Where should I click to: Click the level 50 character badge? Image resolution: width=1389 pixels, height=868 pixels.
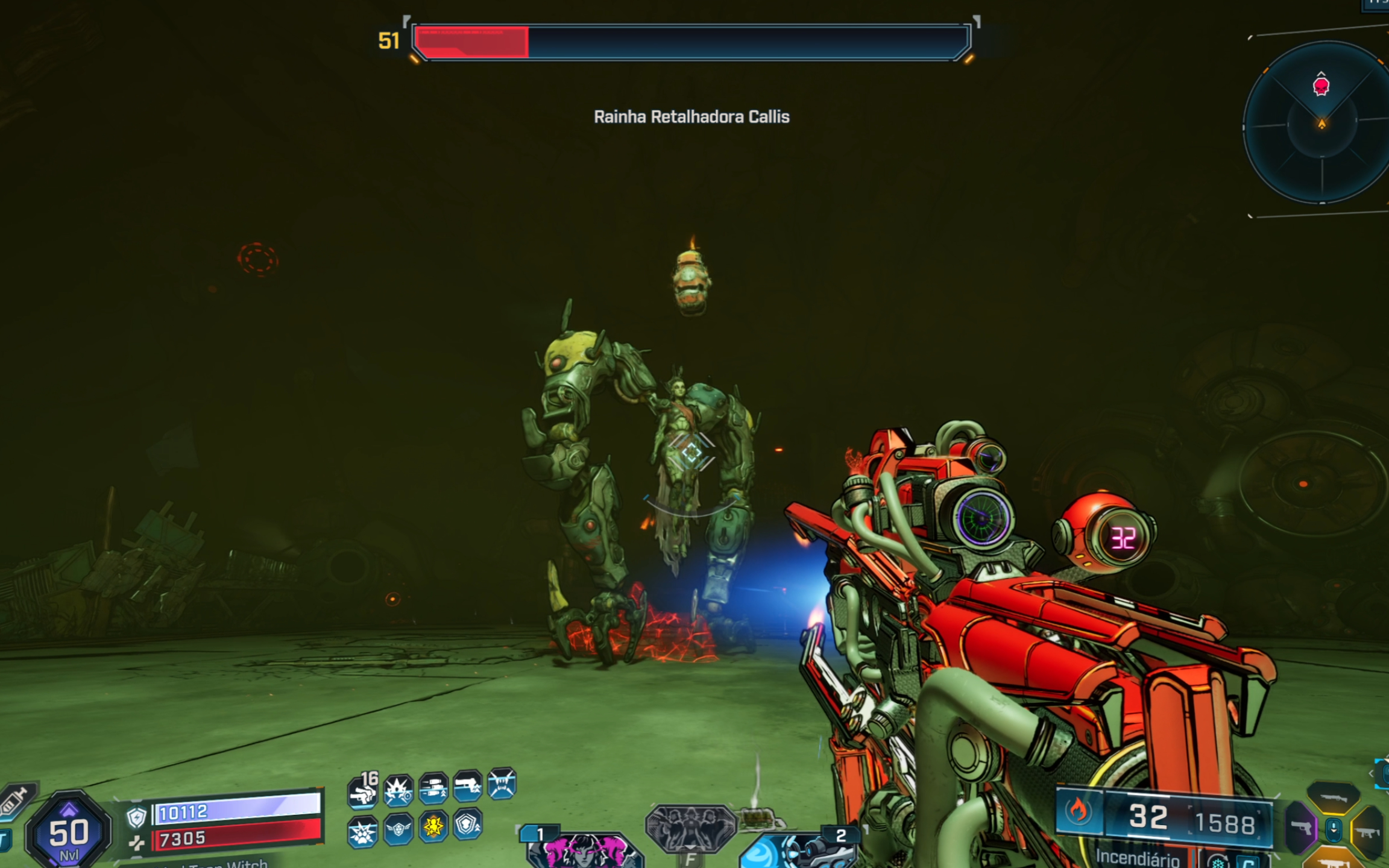tap(68, 832)
